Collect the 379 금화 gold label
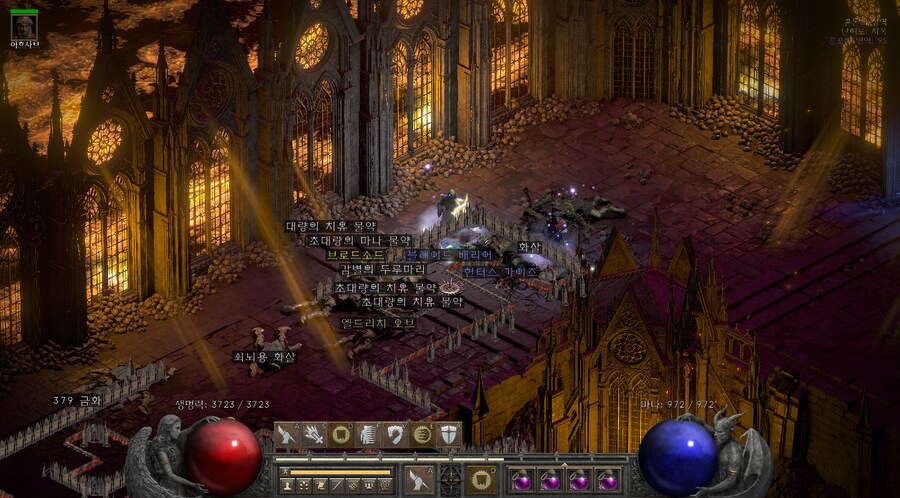This screenshot has width=900, height=498. coord(78,400)
